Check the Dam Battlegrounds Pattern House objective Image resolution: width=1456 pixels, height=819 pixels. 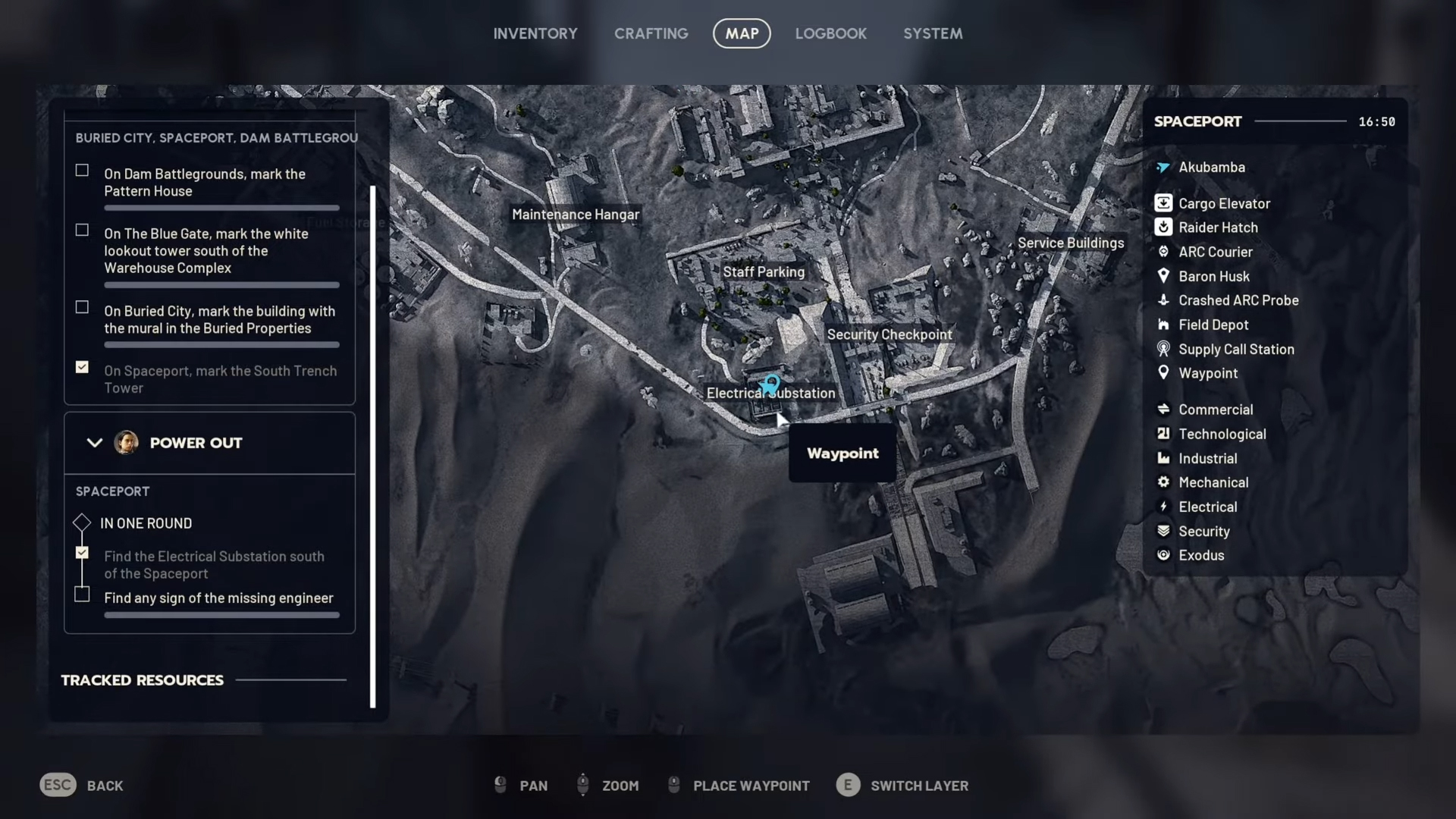tap(82, 170)
